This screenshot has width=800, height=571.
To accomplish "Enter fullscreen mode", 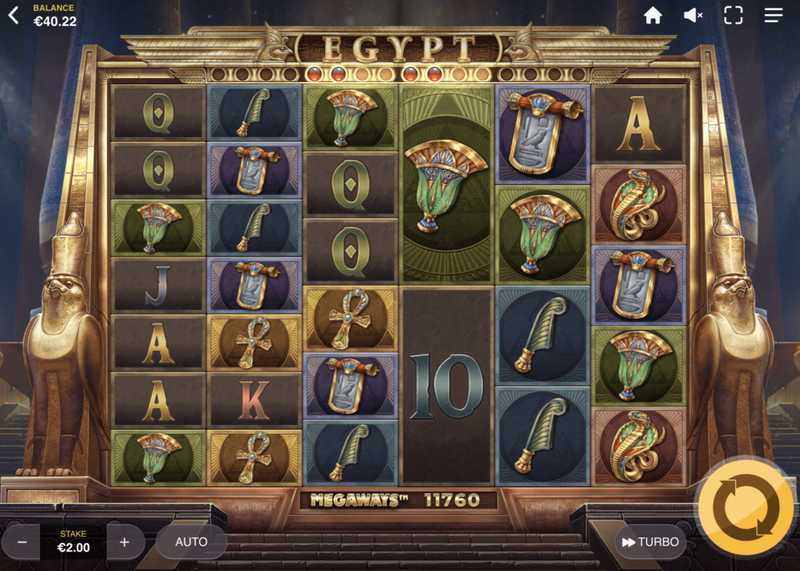I will 733,15.
